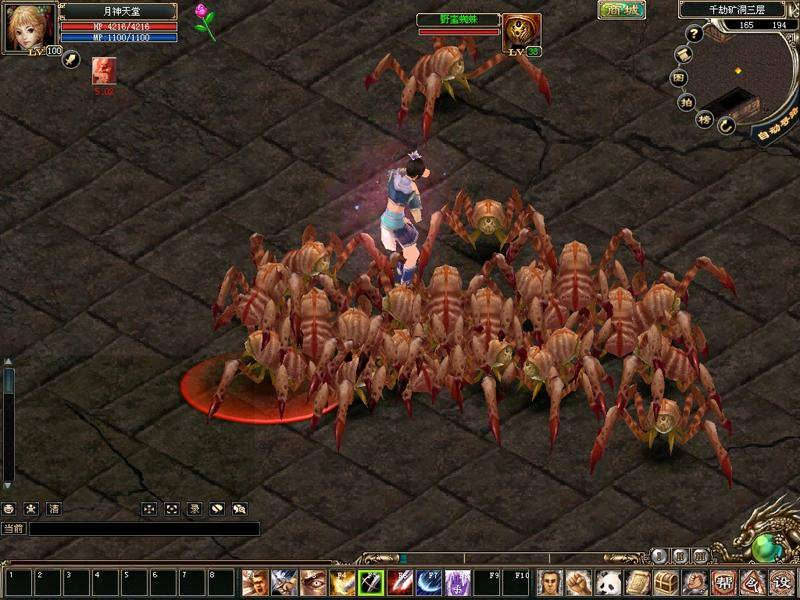Activate the green-highlighted skill slot
The width and height of the screenshot is (800, 600).
pos(372,582)
